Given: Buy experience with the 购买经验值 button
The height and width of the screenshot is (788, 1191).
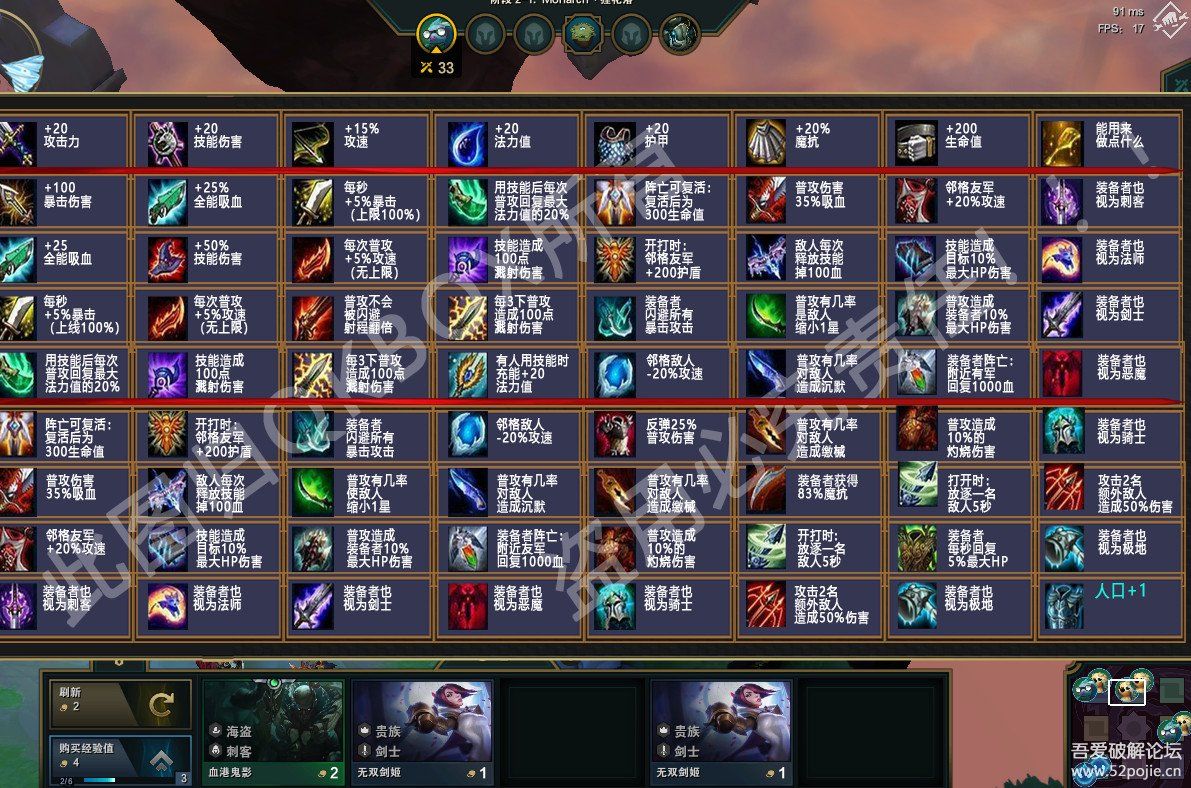Looking at the screenshot, I should pos(120,761).
